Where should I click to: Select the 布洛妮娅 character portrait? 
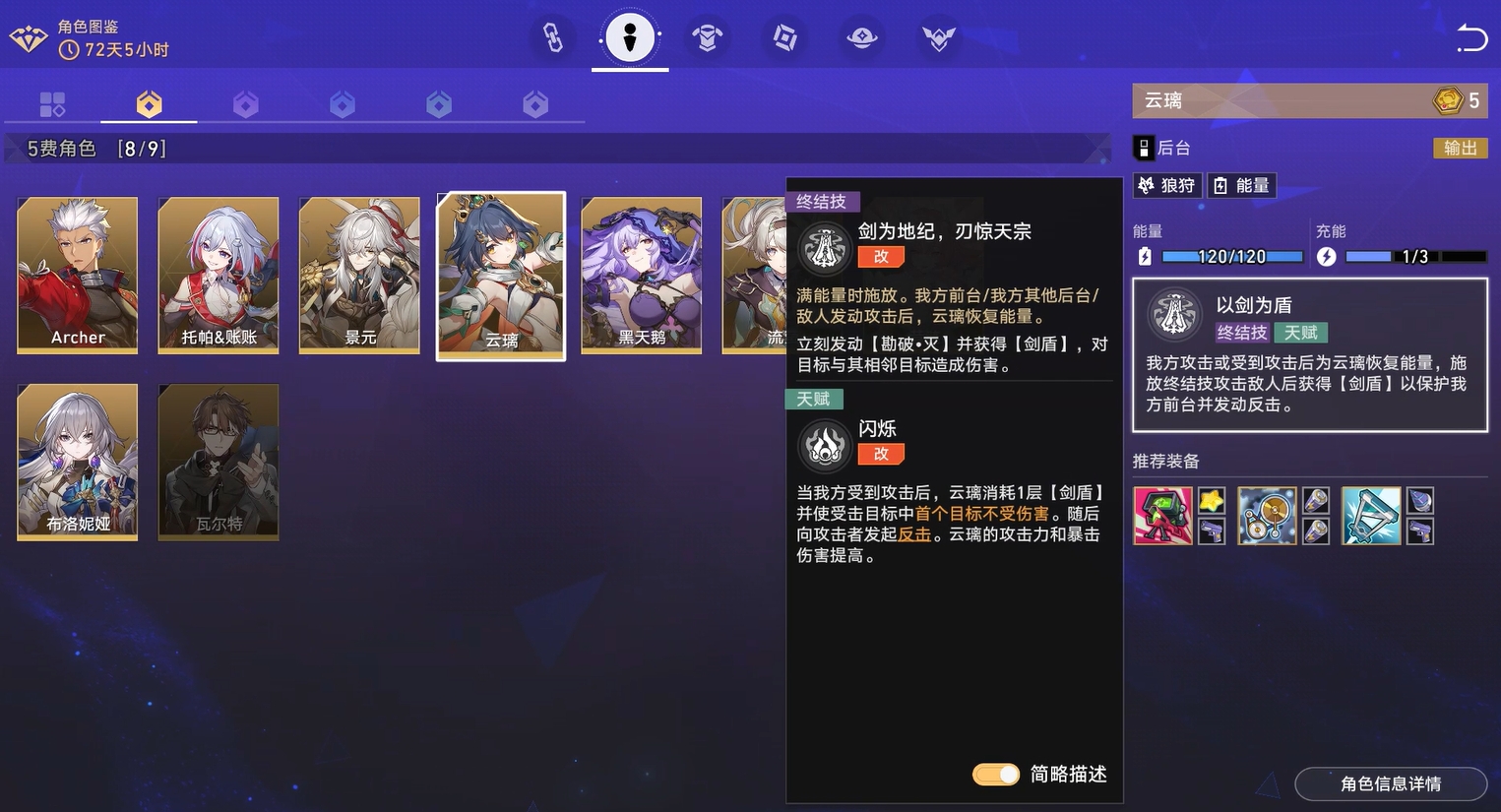77,462
